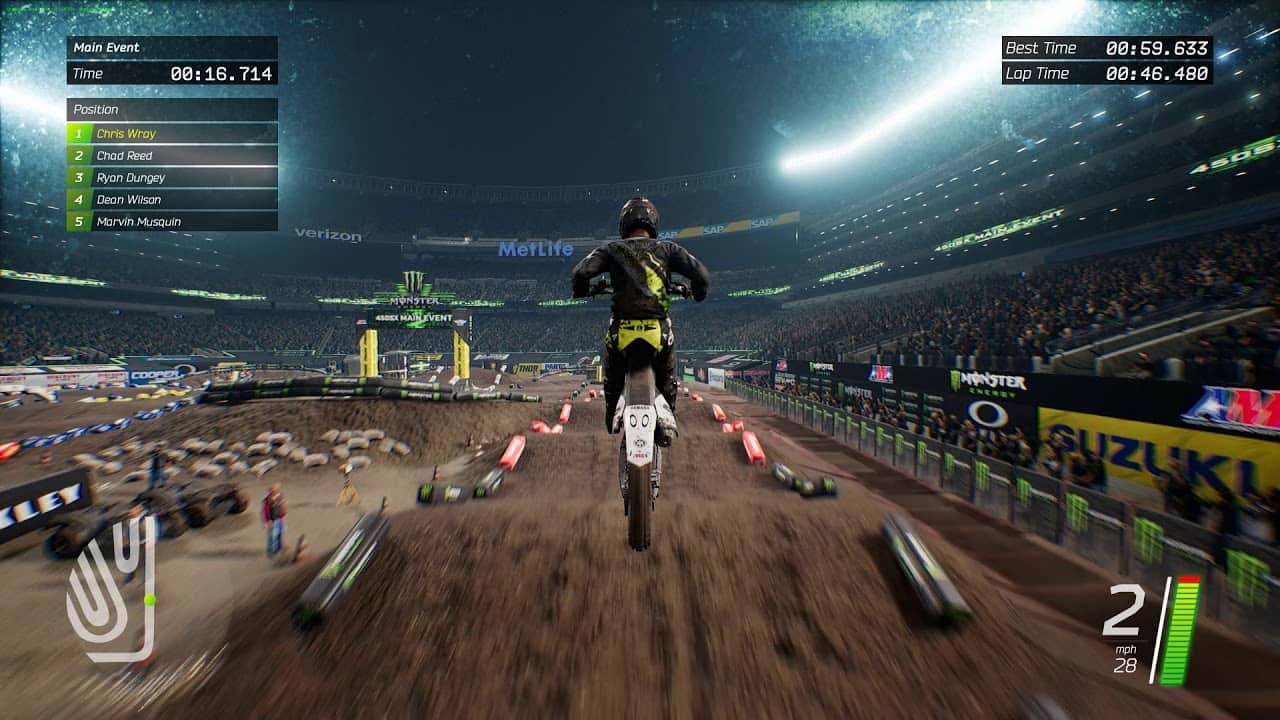Expand the Main Event timer panel
Screen dimensions: 1280x720
pyautogui.click(x=170, y=46)
